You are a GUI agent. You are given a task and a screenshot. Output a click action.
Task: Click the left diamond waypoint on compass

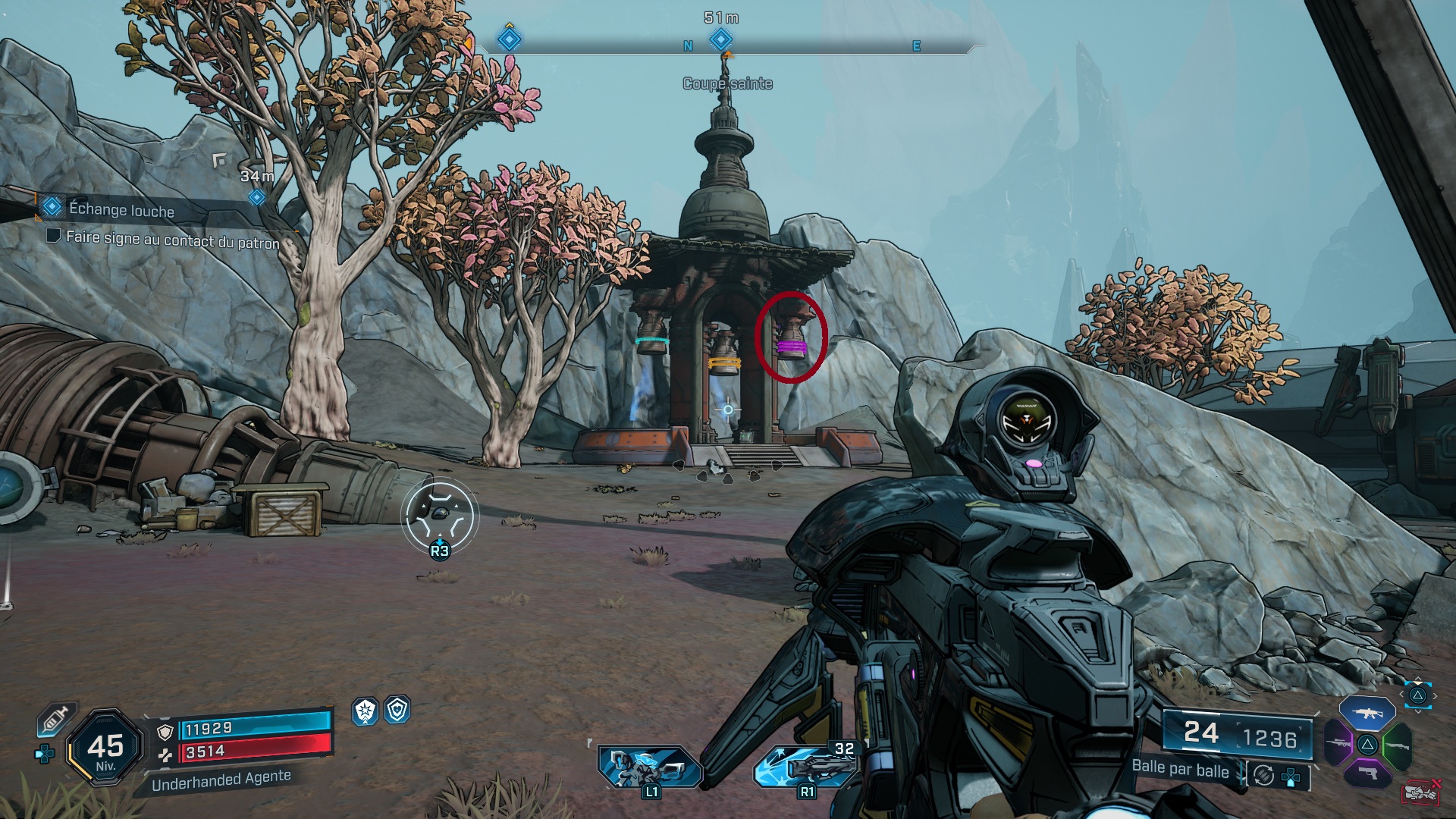click(510, 39)
